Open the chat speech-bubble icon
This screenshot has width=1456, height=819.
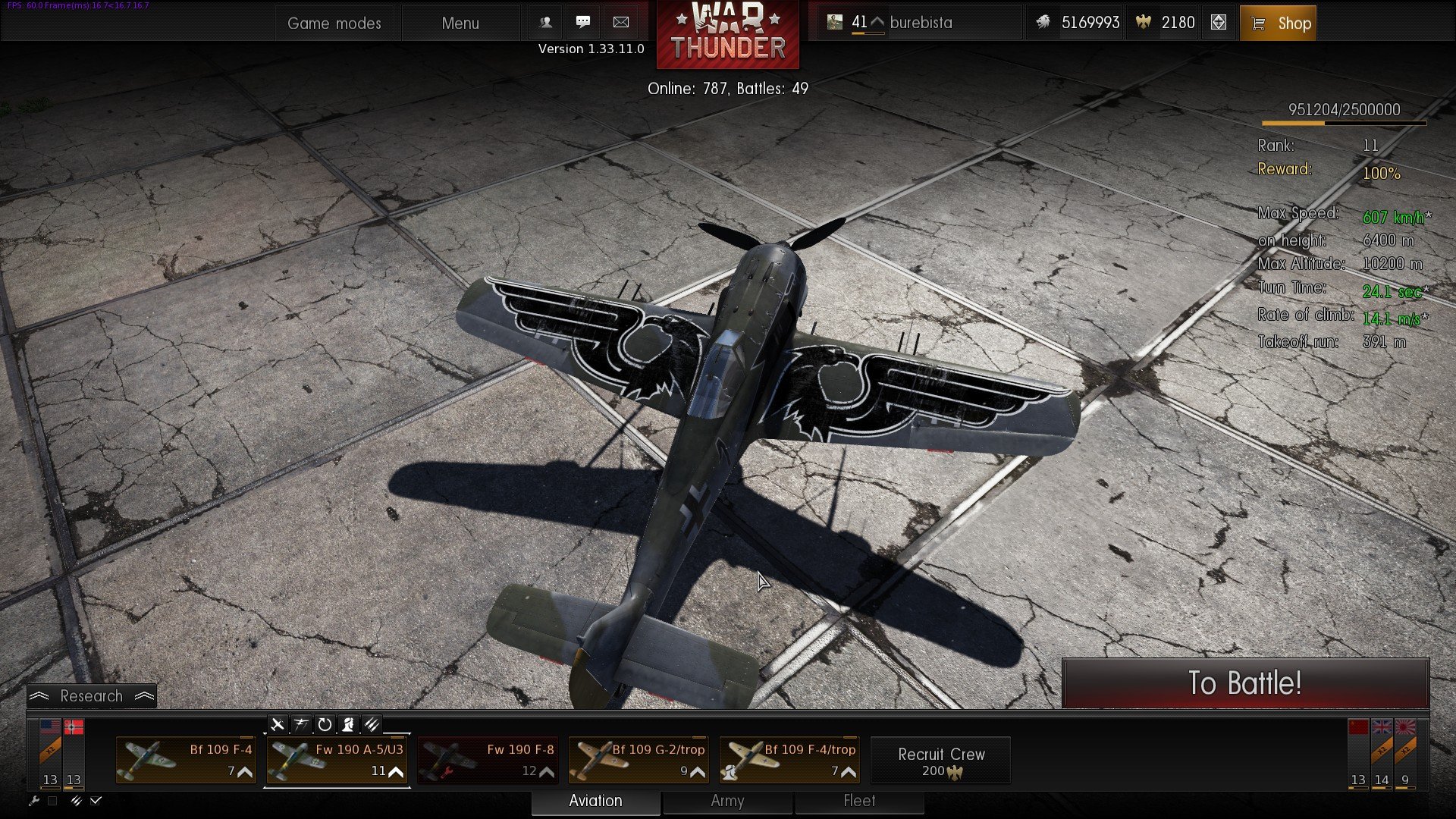(582, 22)
